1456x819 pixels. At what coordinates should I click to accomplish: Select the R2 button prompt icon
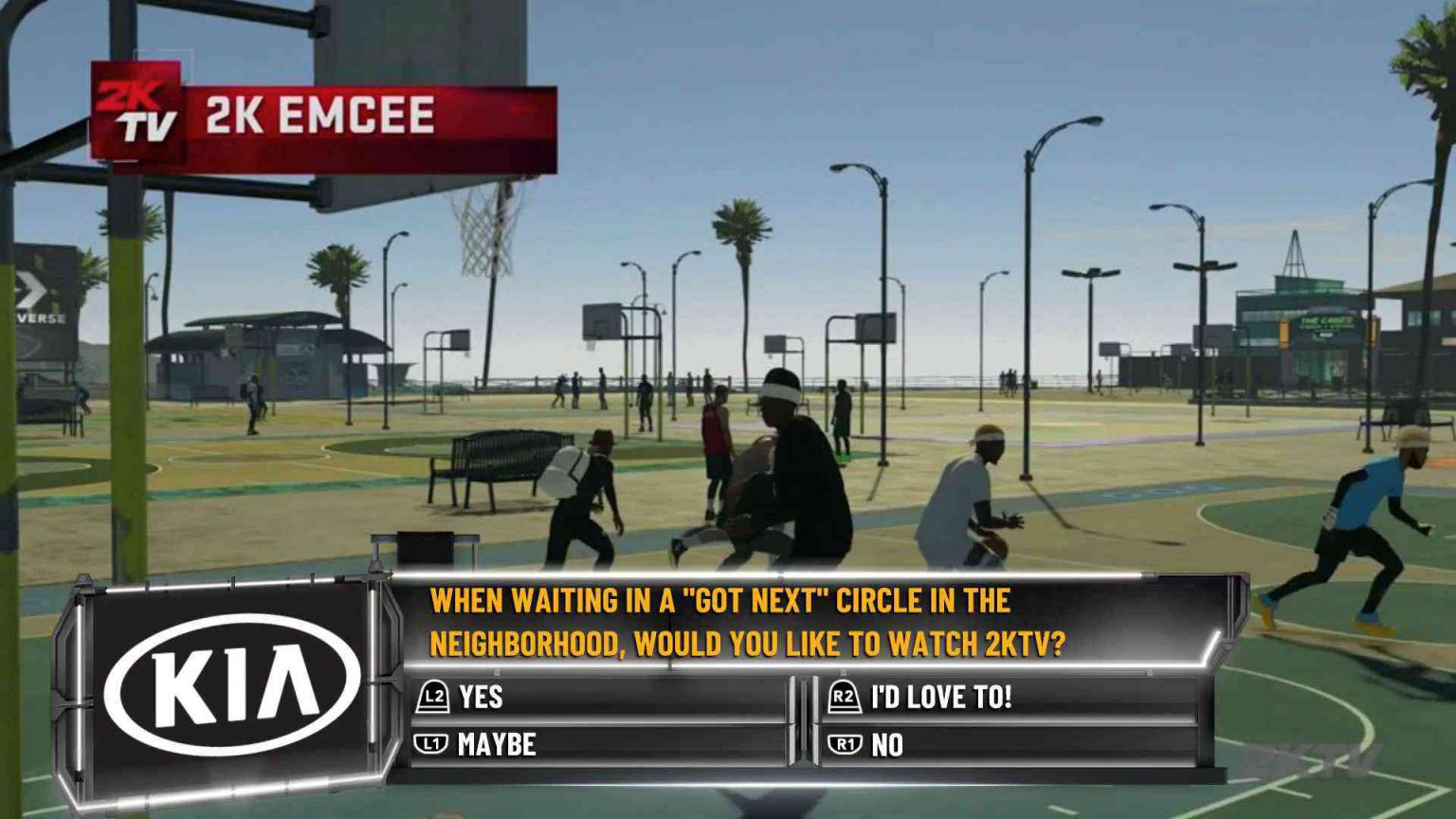pyautogui.click(x=845, y=698)
